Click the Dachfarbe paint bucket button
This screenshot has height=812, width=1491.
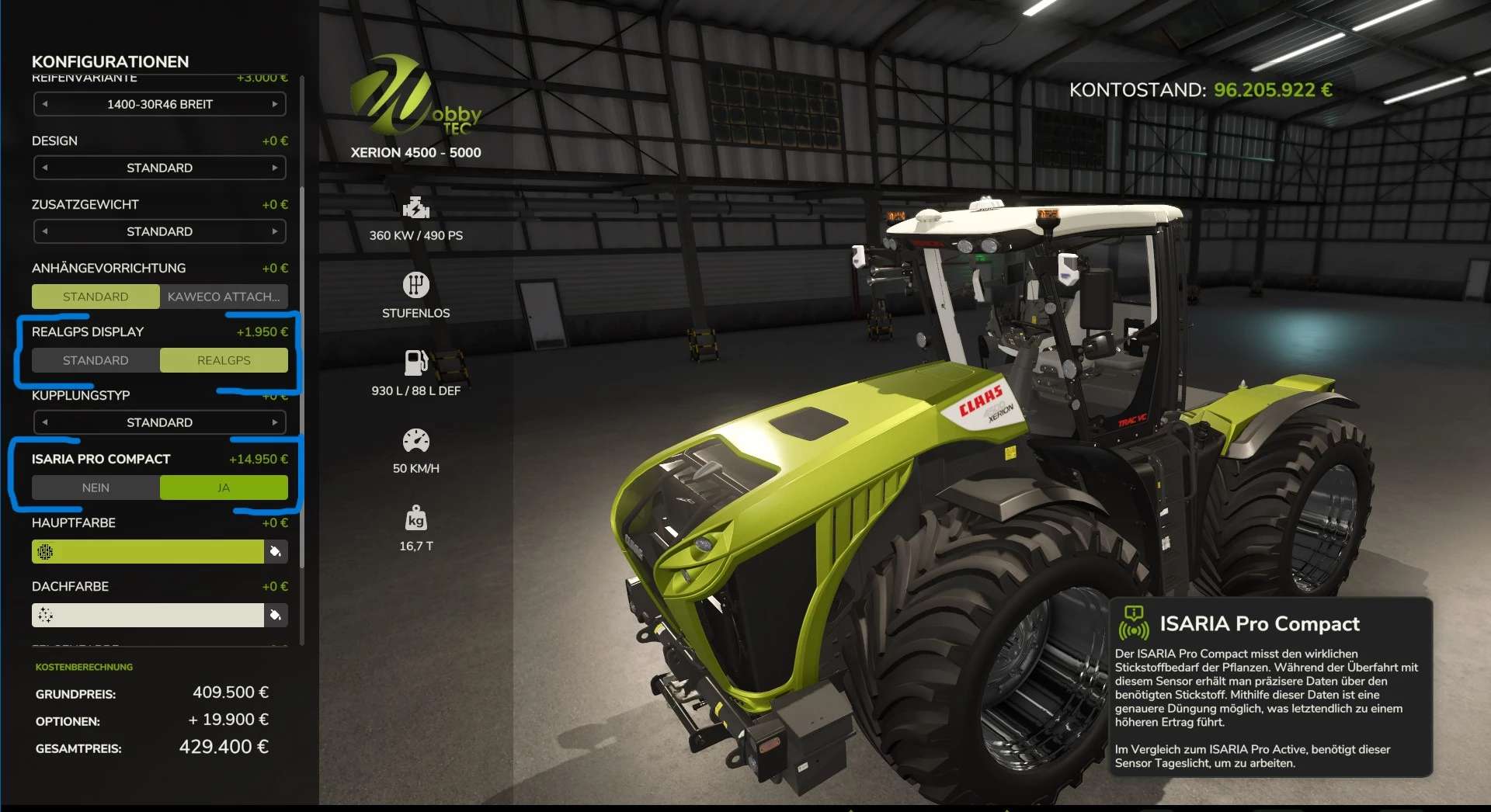tap(276, 615)
